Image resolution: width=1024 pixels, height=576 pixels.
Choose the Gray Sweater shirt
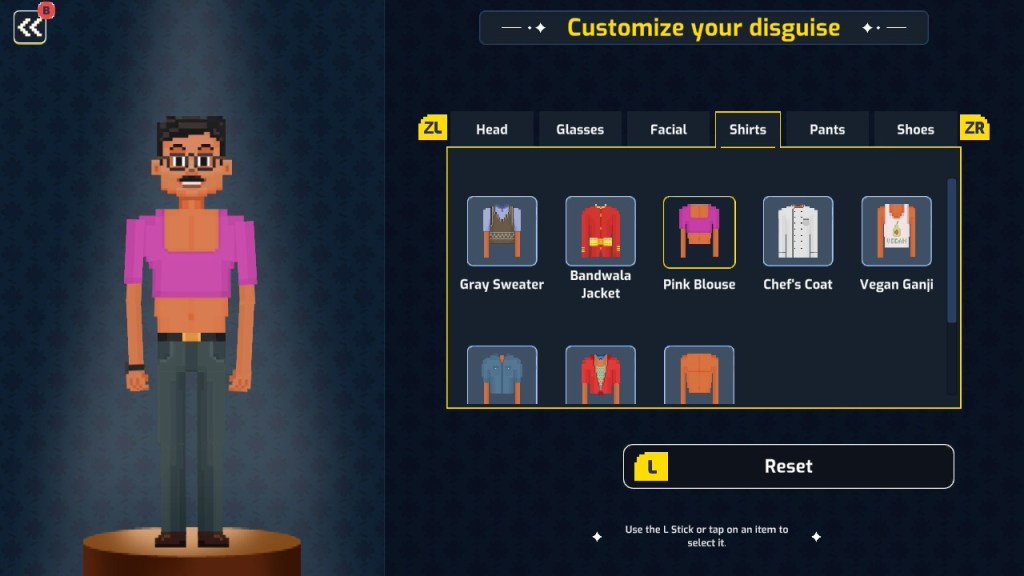pyautogui.click(x=502, y=232)
